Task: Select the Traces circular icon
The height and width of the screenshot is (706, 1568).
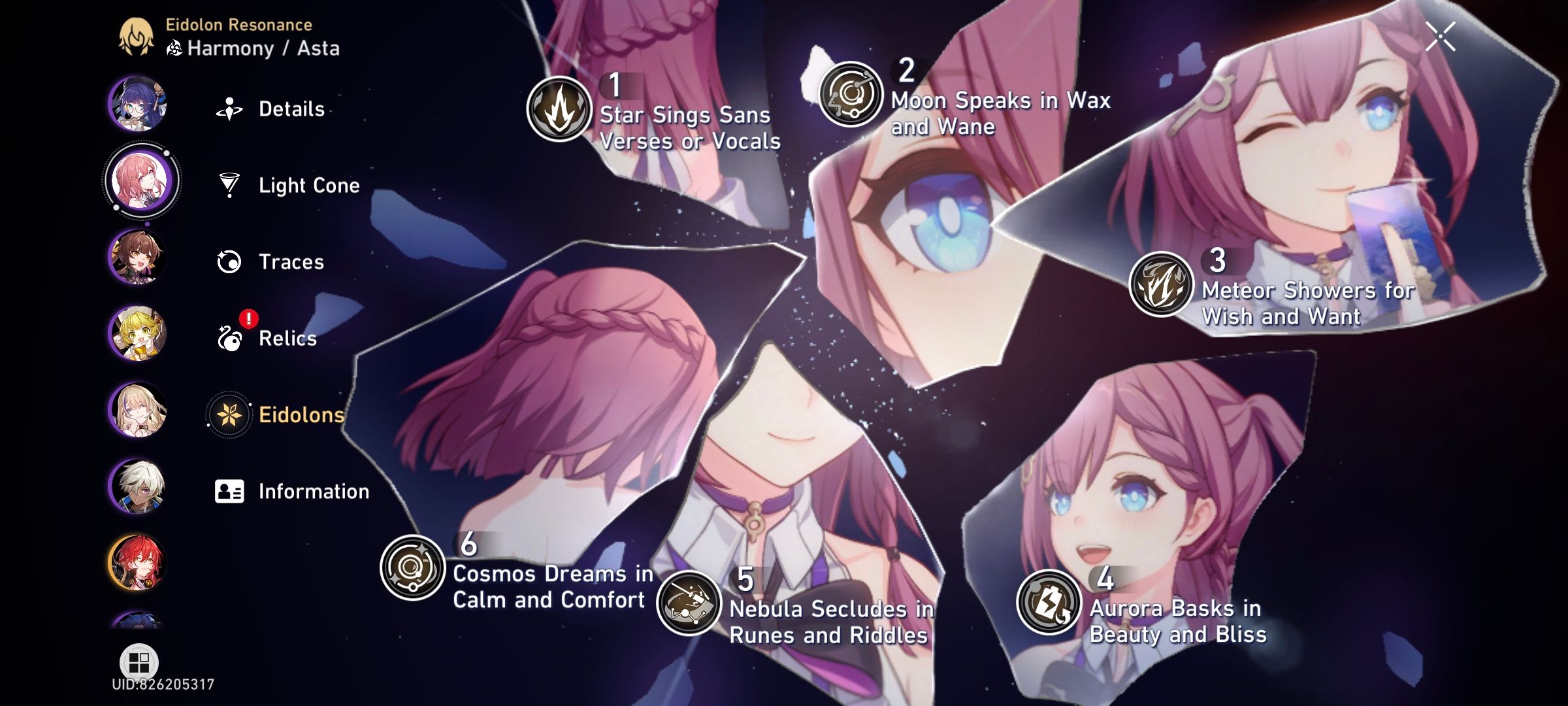Action: coord(229,261)
